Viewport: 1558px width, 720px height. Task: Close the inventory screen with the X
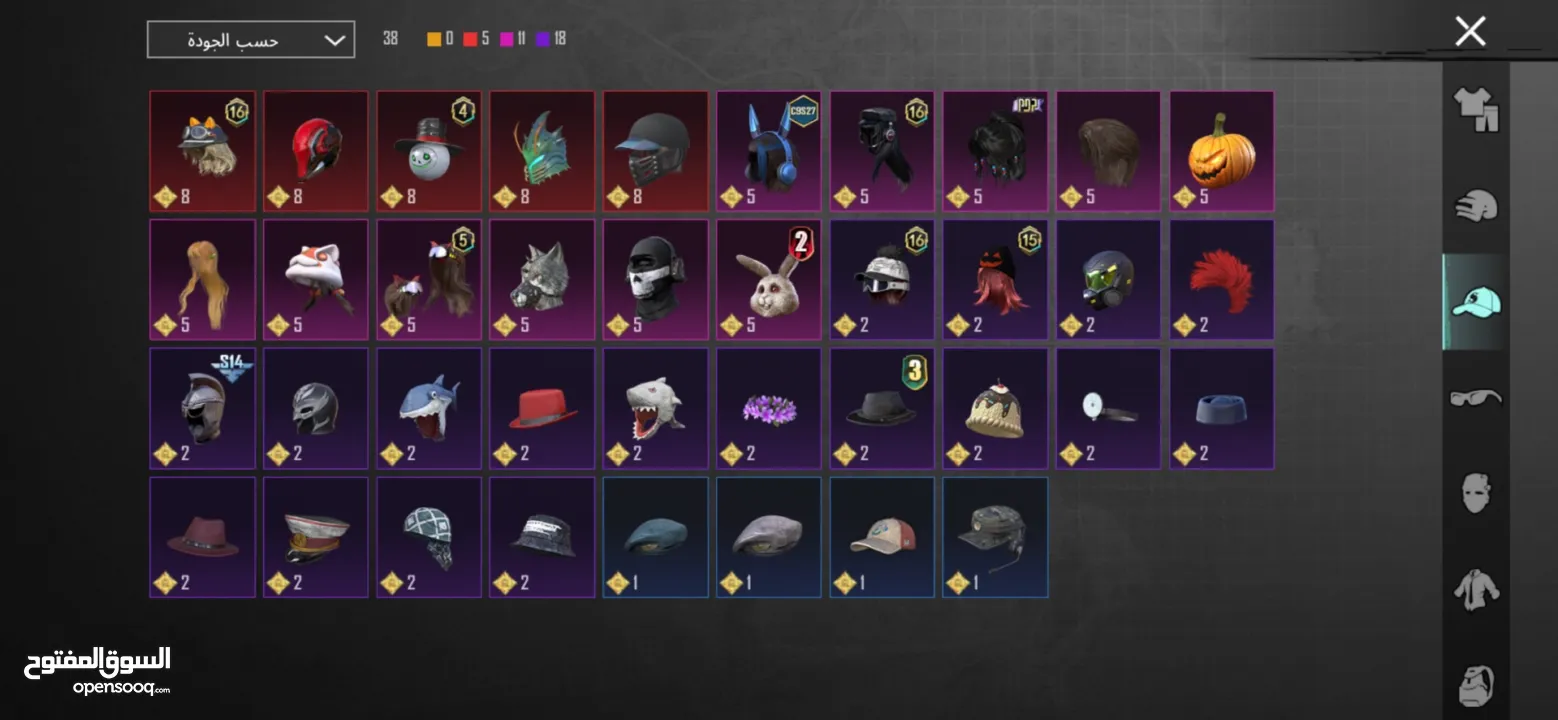click(1470, 32)
